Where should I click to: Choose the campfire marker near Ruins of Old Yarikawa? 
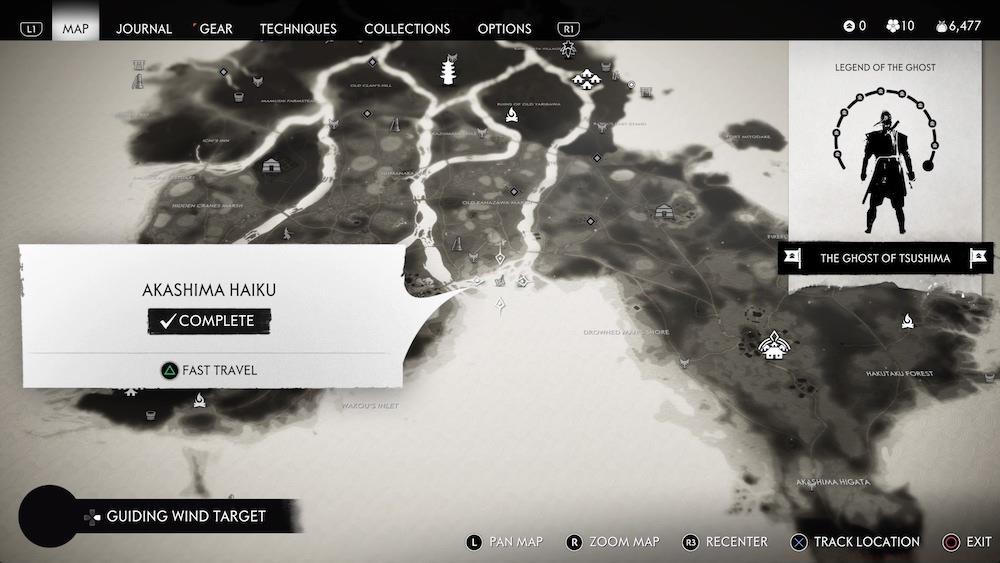tap(511, 117)
